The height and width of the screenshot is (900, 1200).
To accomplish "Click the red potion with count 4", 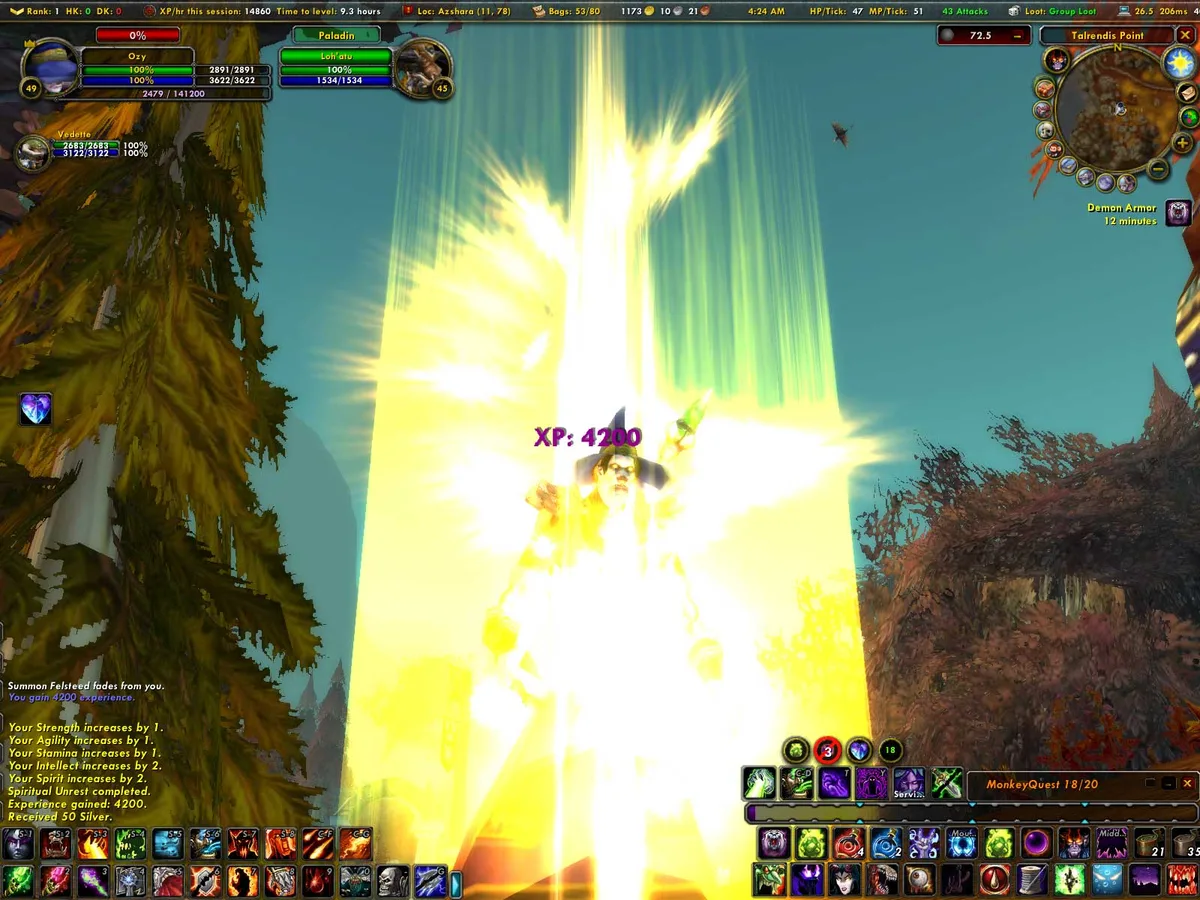I will click(849, 844).
